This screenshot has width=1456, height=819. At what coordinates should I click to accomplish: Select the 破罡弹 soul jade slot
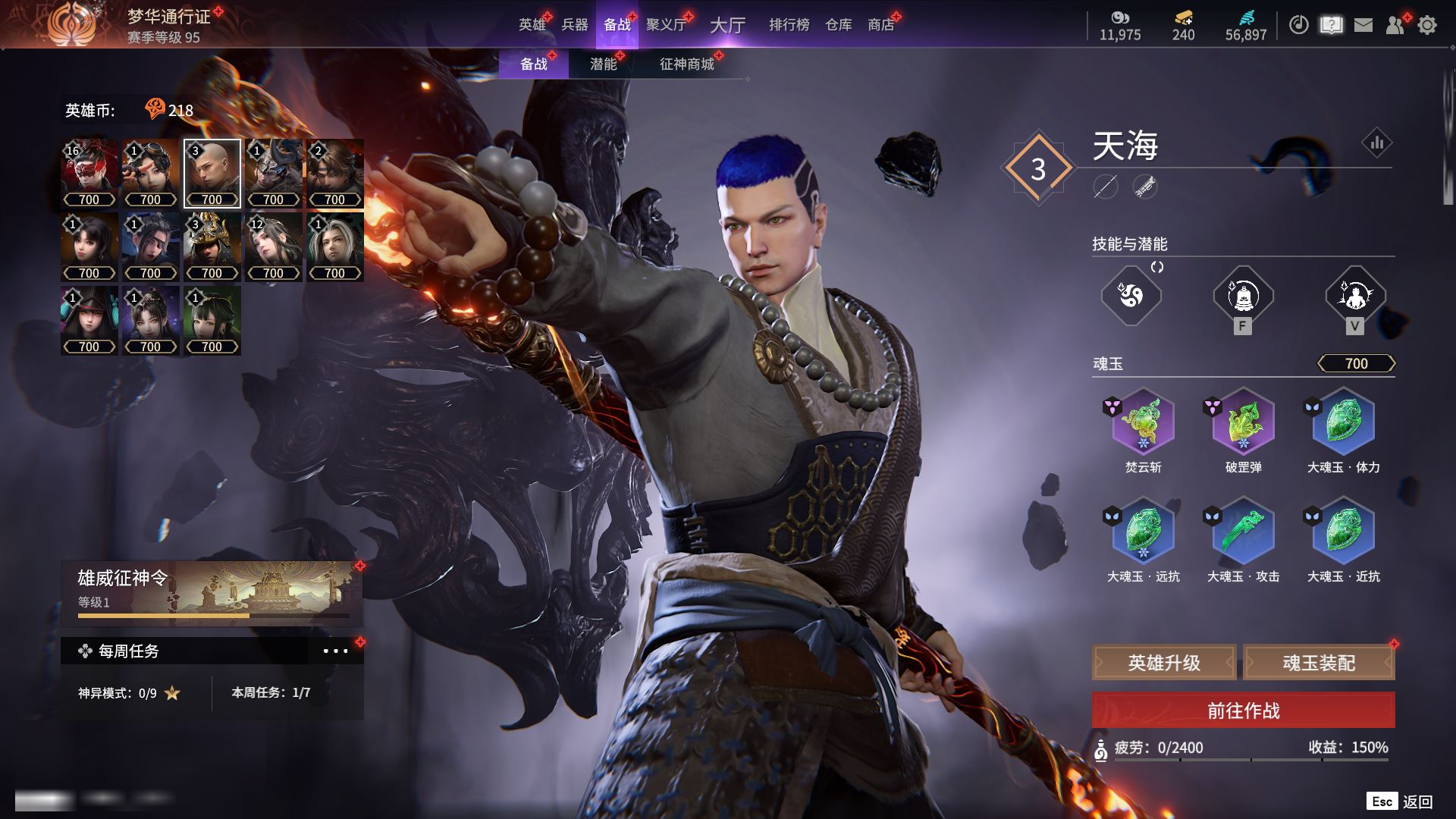coord(1243,422)
